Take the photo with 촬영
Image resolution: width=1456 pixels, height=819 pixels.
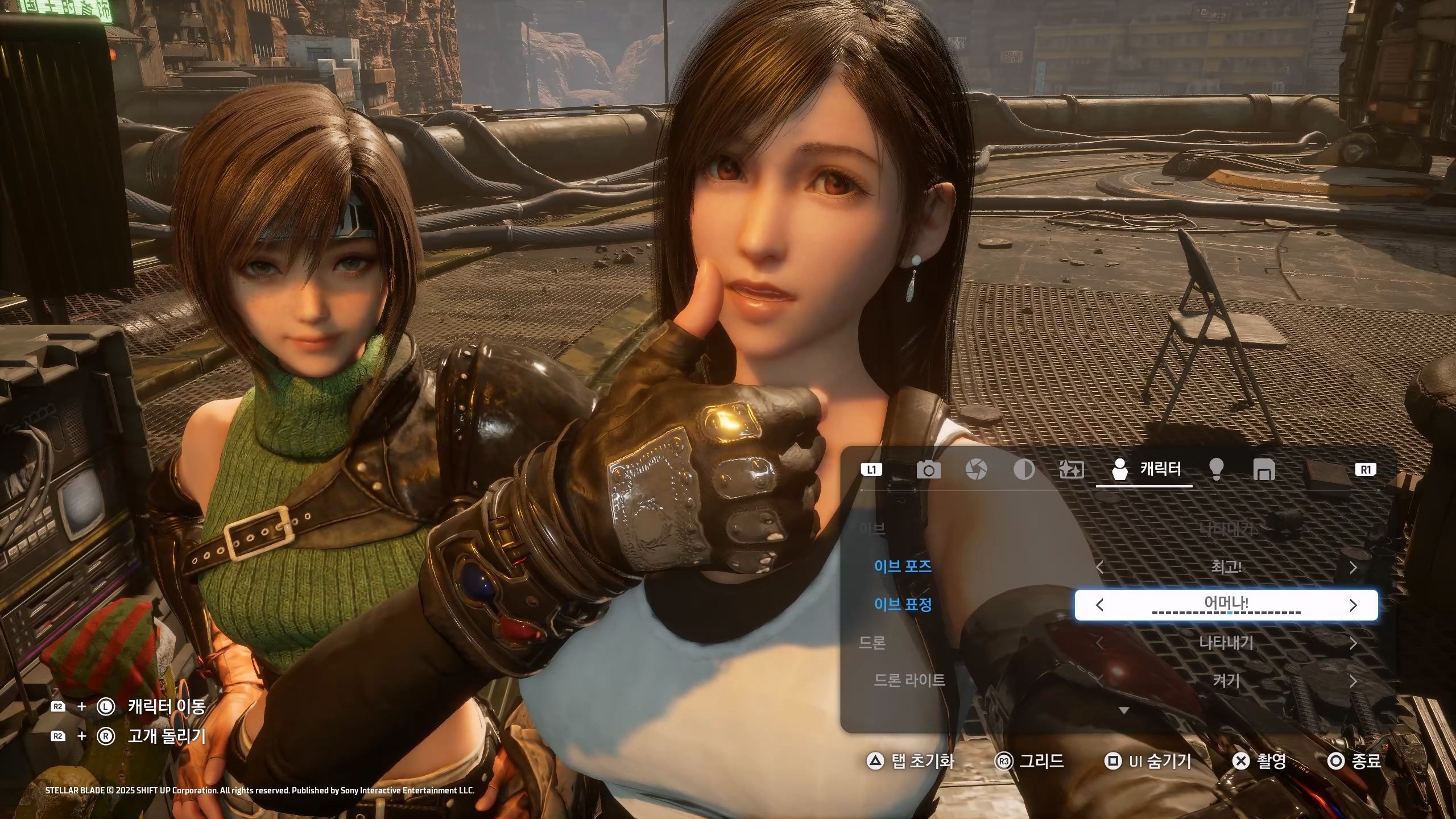click(1259, 761)
